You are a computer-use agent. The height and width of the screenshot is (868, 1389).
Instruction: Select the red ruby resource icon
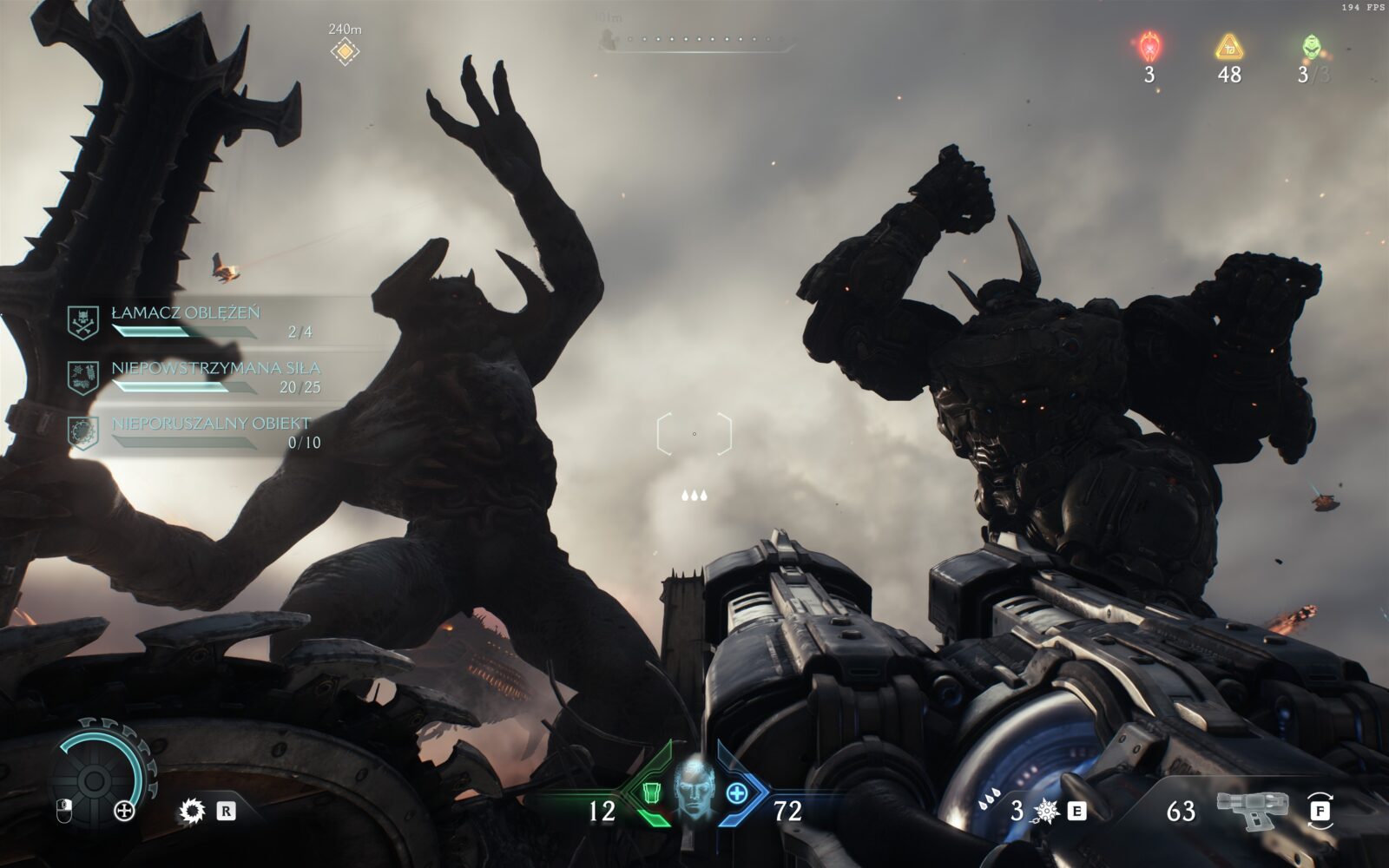[1149, 45]
